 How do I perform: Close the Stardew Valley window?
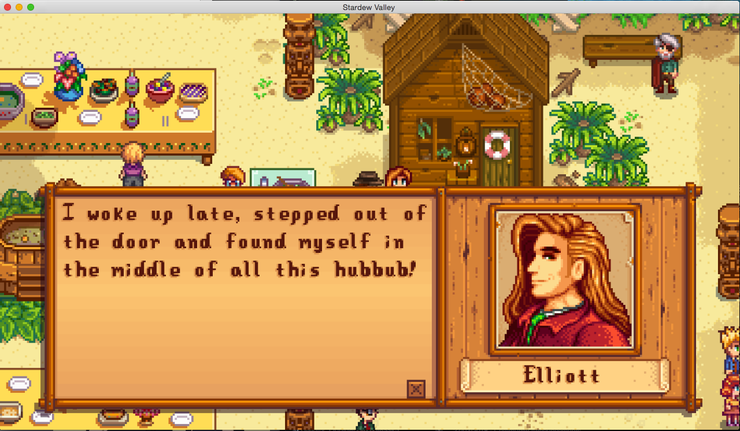(x=7, y=7)
